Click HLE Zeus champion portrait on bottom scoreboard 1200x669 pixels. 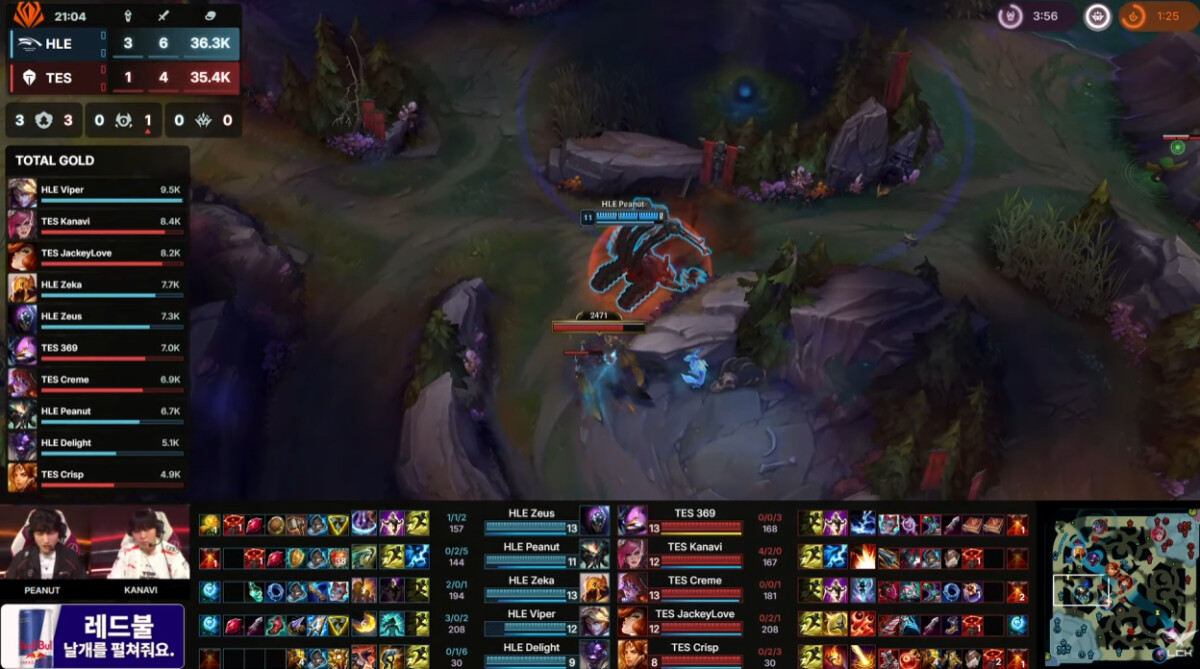(595, 521)
